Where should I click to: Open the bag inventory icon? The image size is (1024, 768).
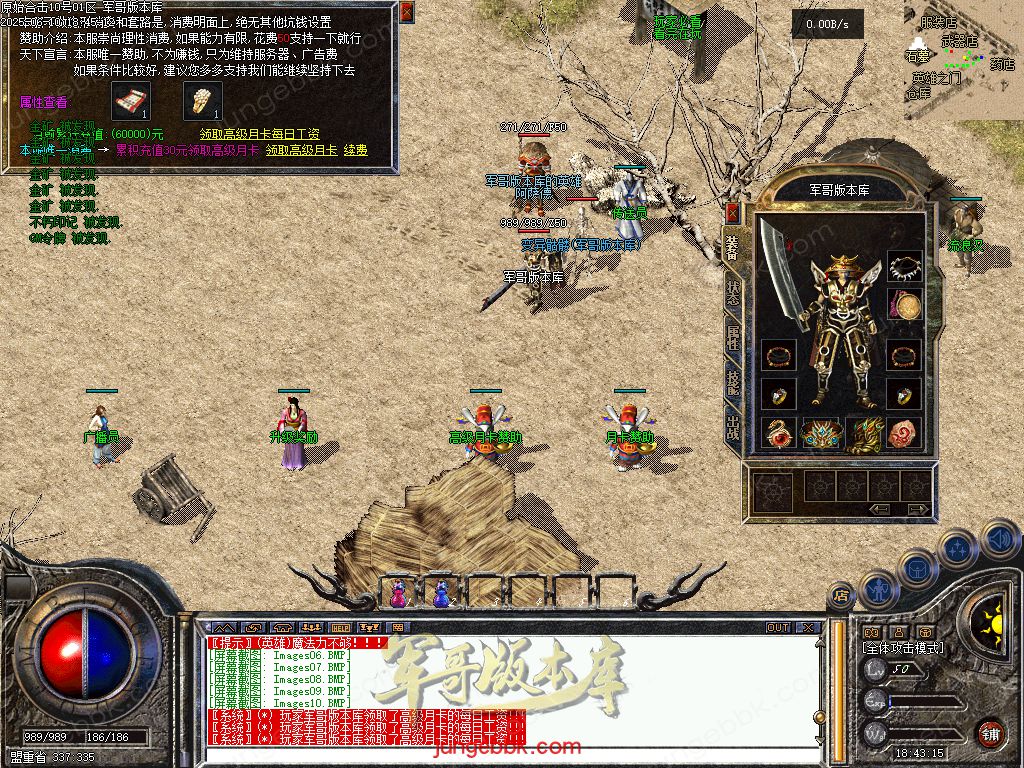click(x=917, y=568)
